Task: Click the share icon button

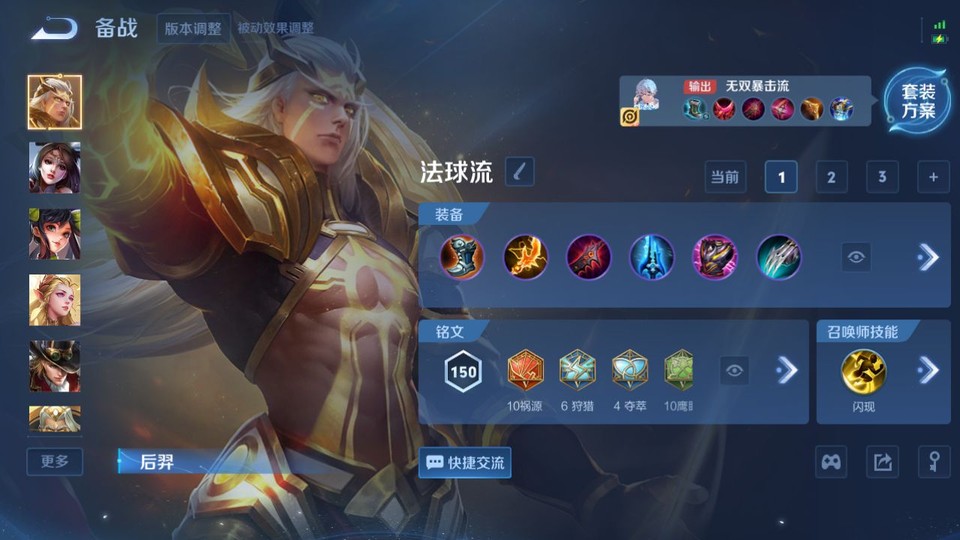Action: pyautogui.click(x=882, y=462)
